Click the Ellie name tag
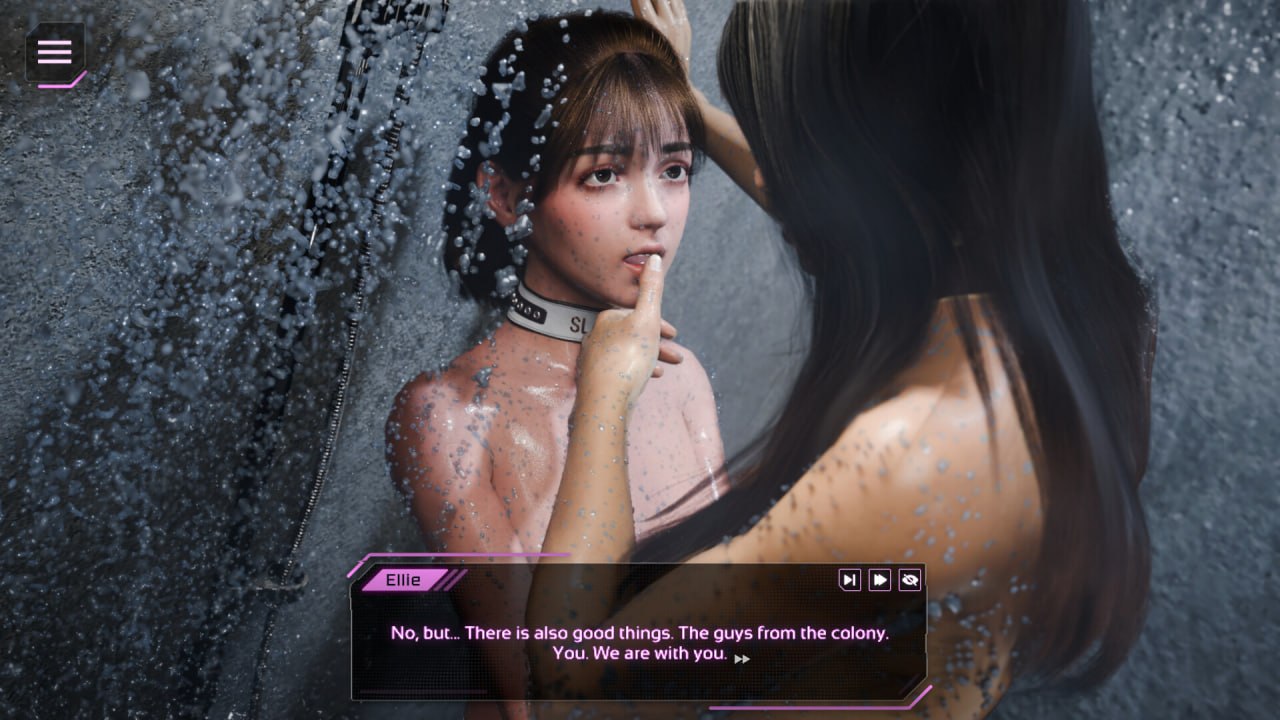This screenshot has width=1280, height=720. click(x=404, y=579)
